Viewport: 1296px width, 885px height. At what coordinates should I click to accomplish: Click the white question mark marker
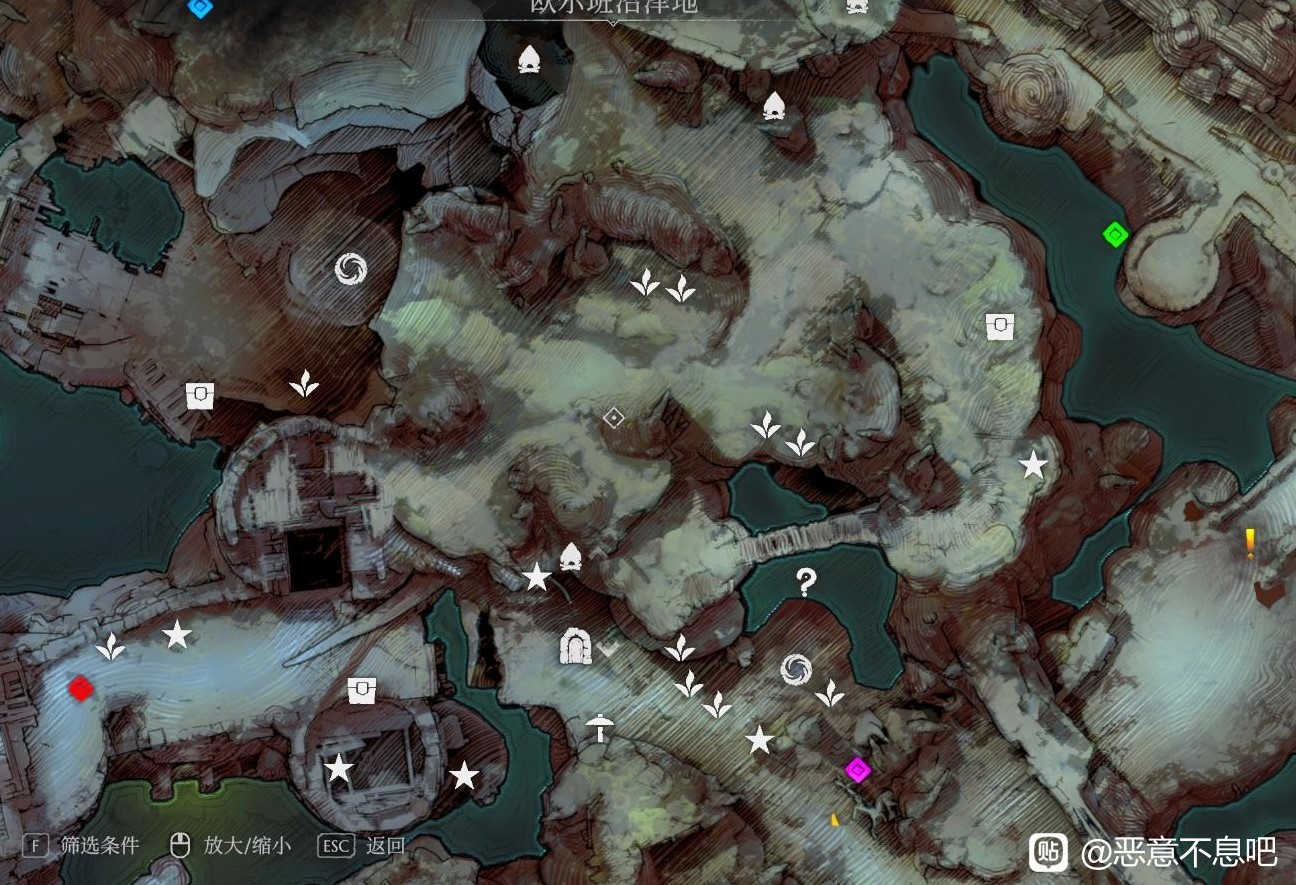point(806,582)
